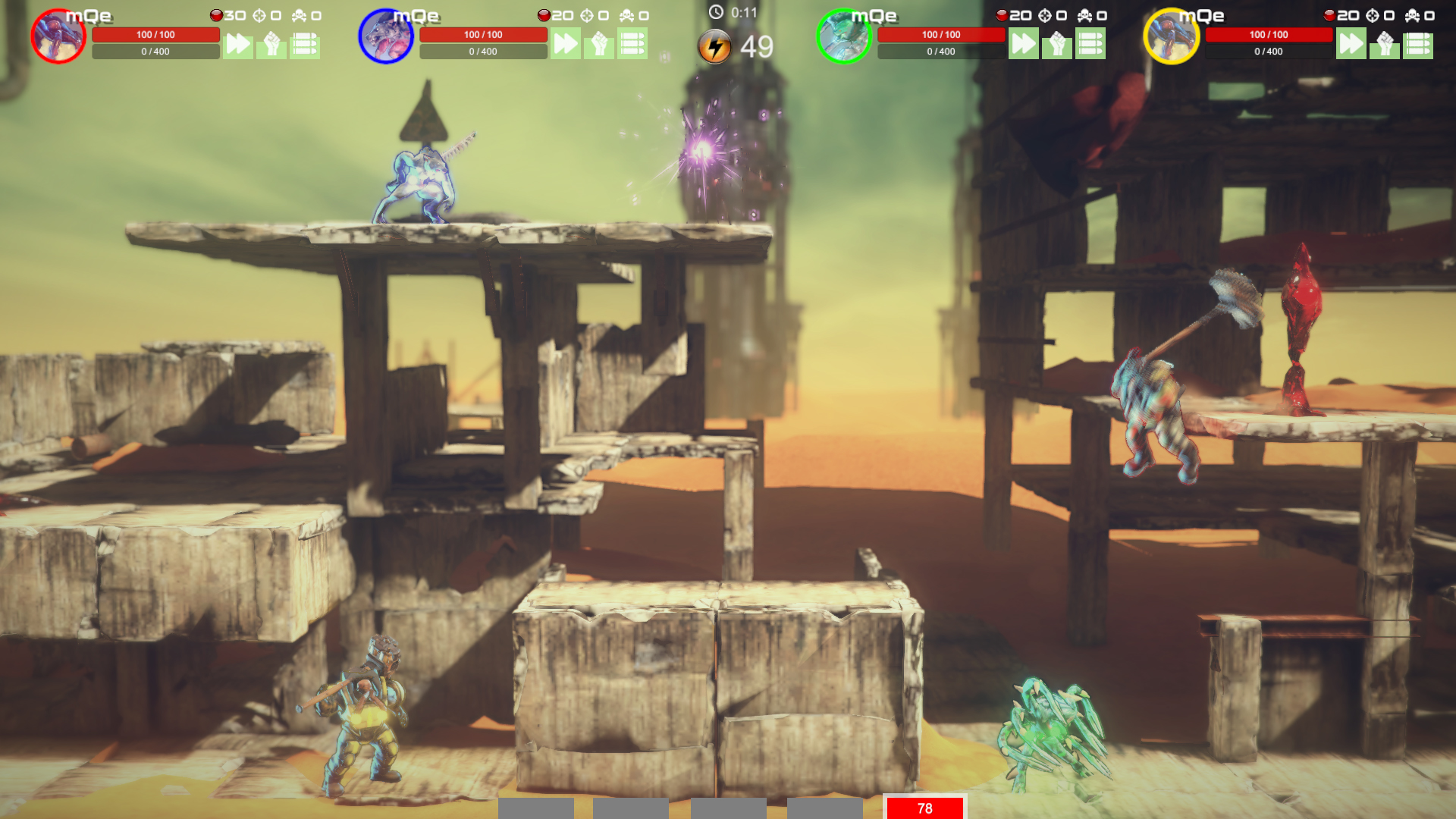Click the crosshair stat icon beside the red player's 30 counter
The height and width of the screenshot is (819, 1456).
[x=261, y=14]
